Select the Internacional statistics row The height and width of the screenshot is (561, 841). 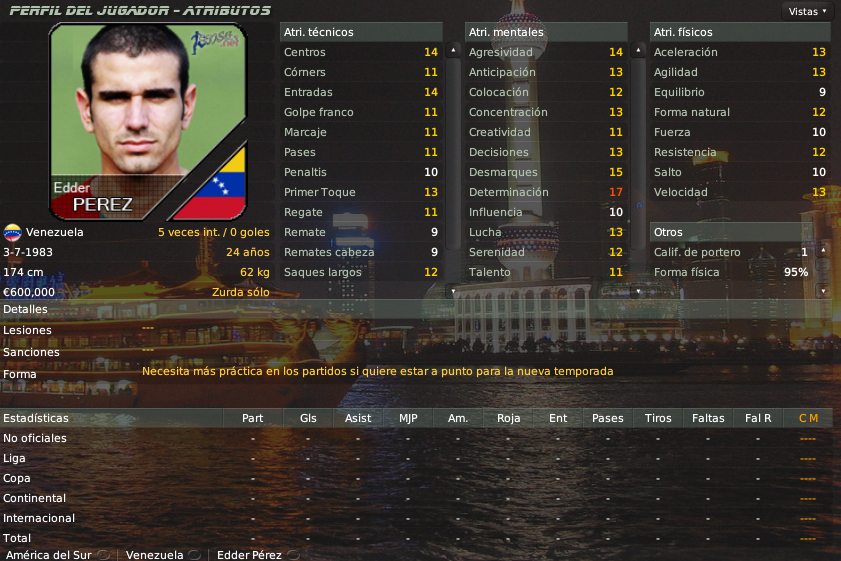pyautogui.click(x=39, y=518)
